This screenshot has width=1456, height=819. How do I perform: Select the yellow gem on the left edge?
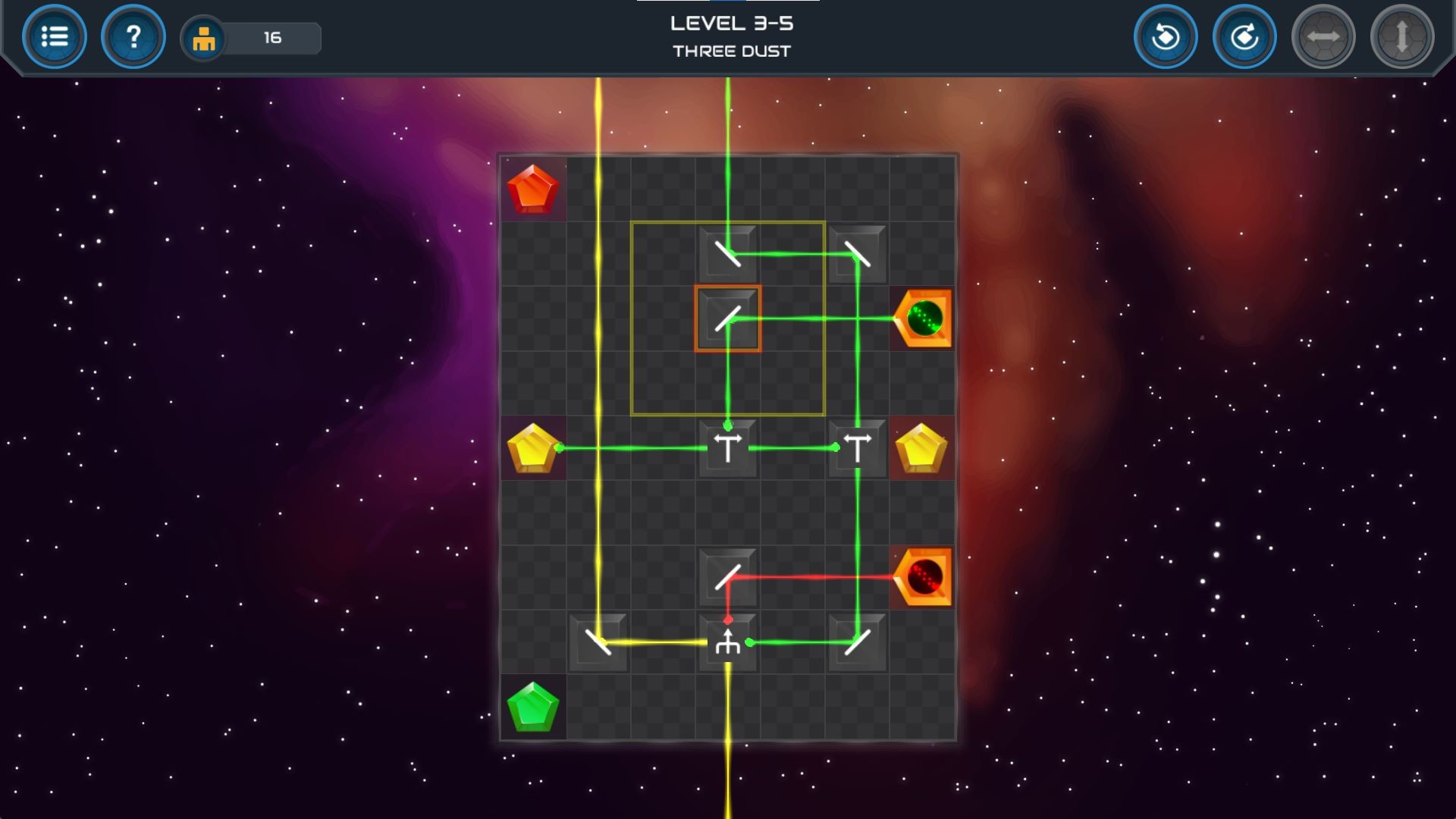[532, 448]
